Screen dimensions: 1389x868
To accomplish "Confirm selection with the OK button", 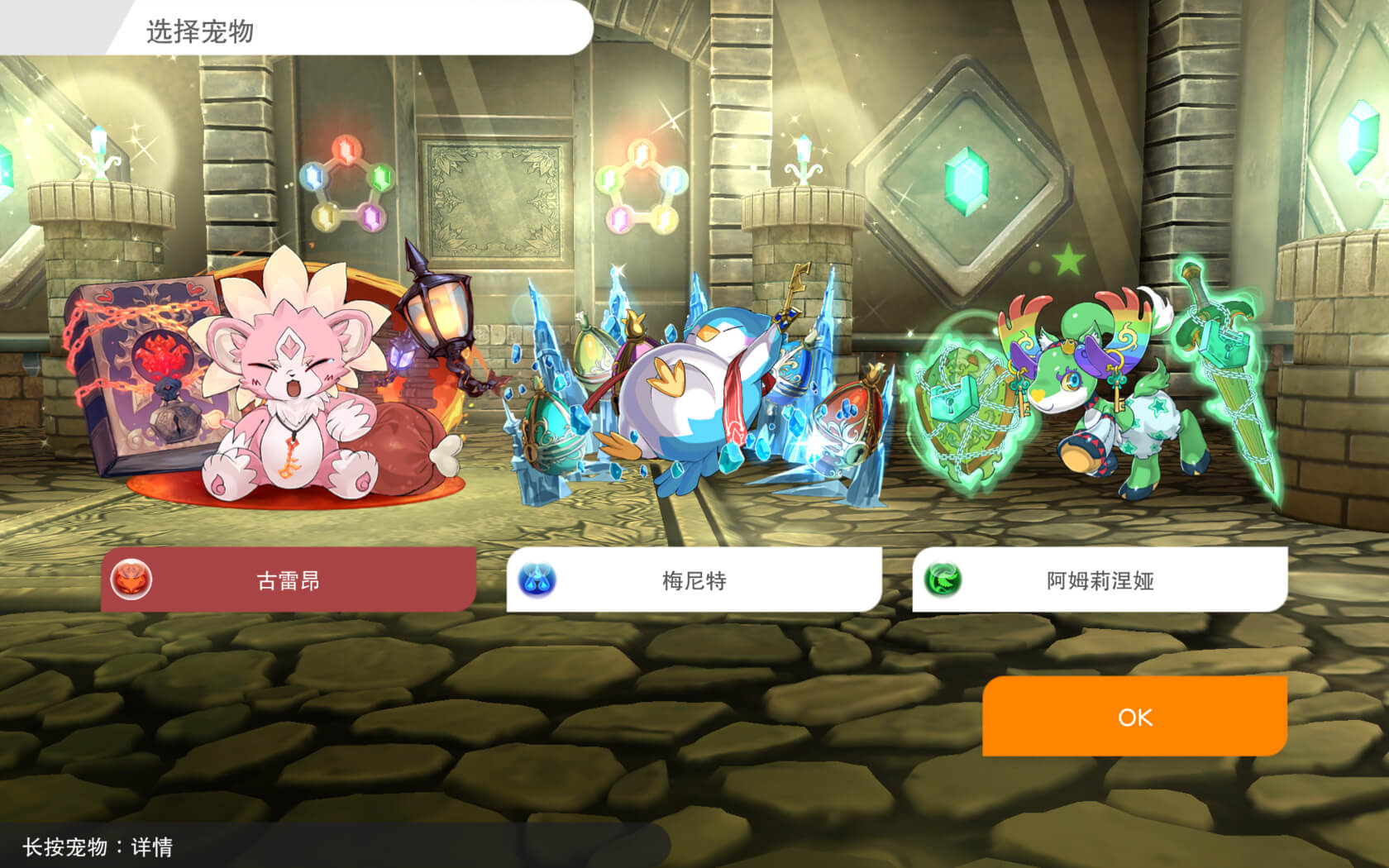I will (1135, 718).
